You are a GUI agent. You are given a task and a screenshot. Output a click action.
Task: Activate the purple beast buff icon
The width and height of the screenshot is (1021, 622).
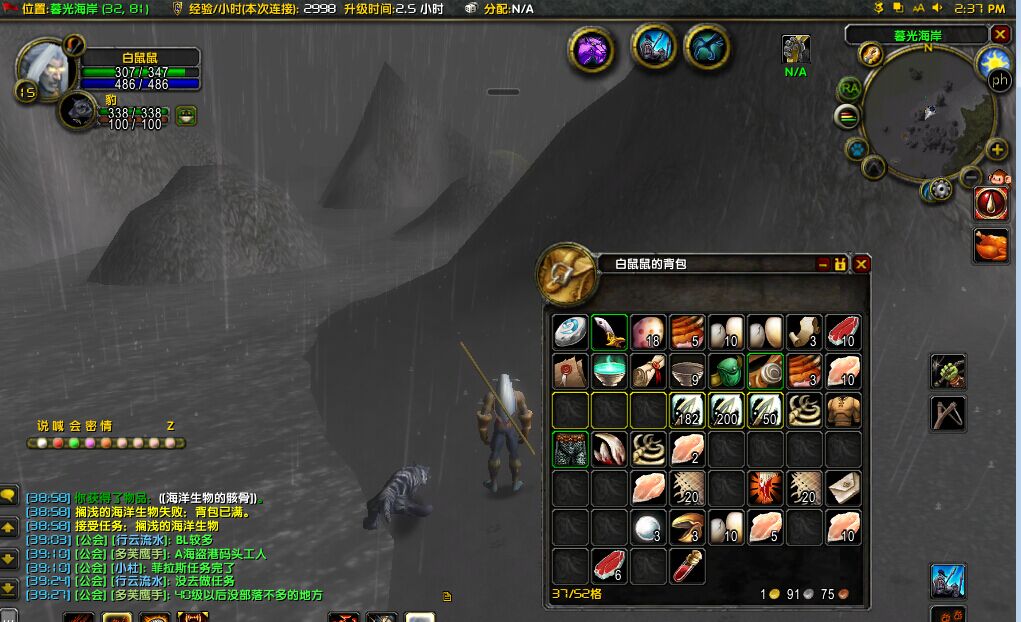click(x=591, y=48)
